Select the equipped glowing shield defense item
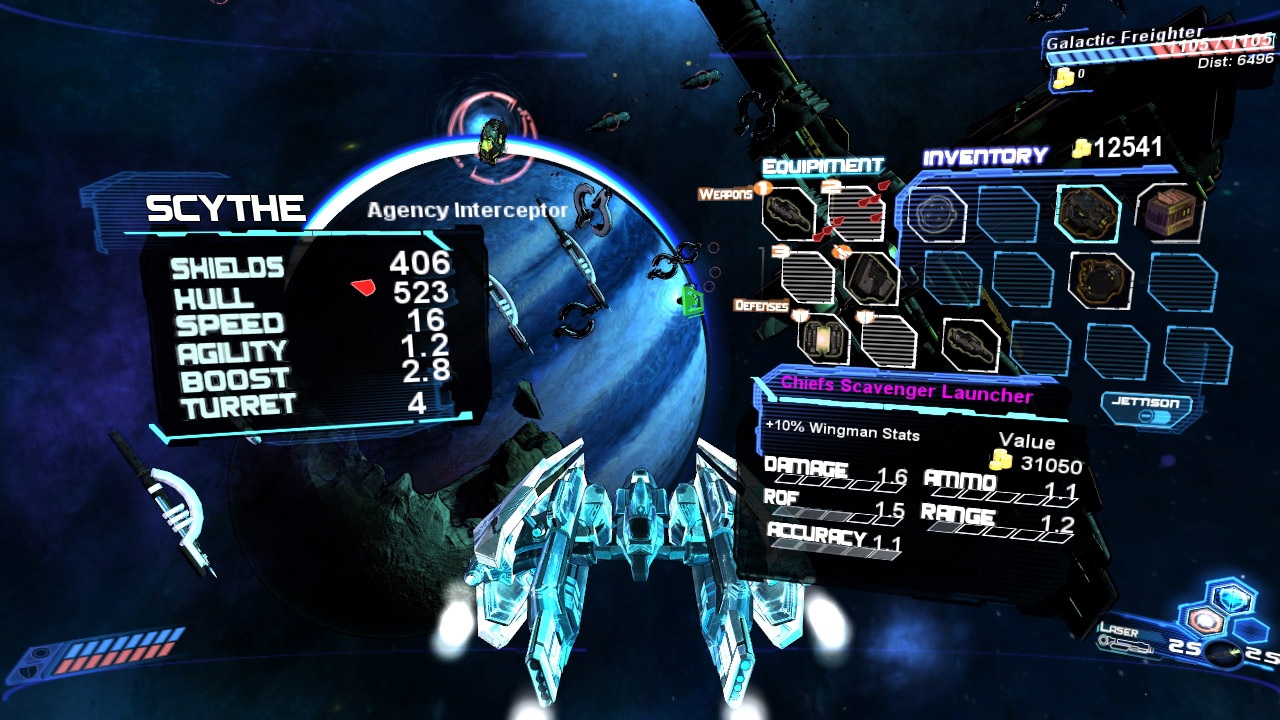This screenshot has height=720, width=1280. pos(823,339)
